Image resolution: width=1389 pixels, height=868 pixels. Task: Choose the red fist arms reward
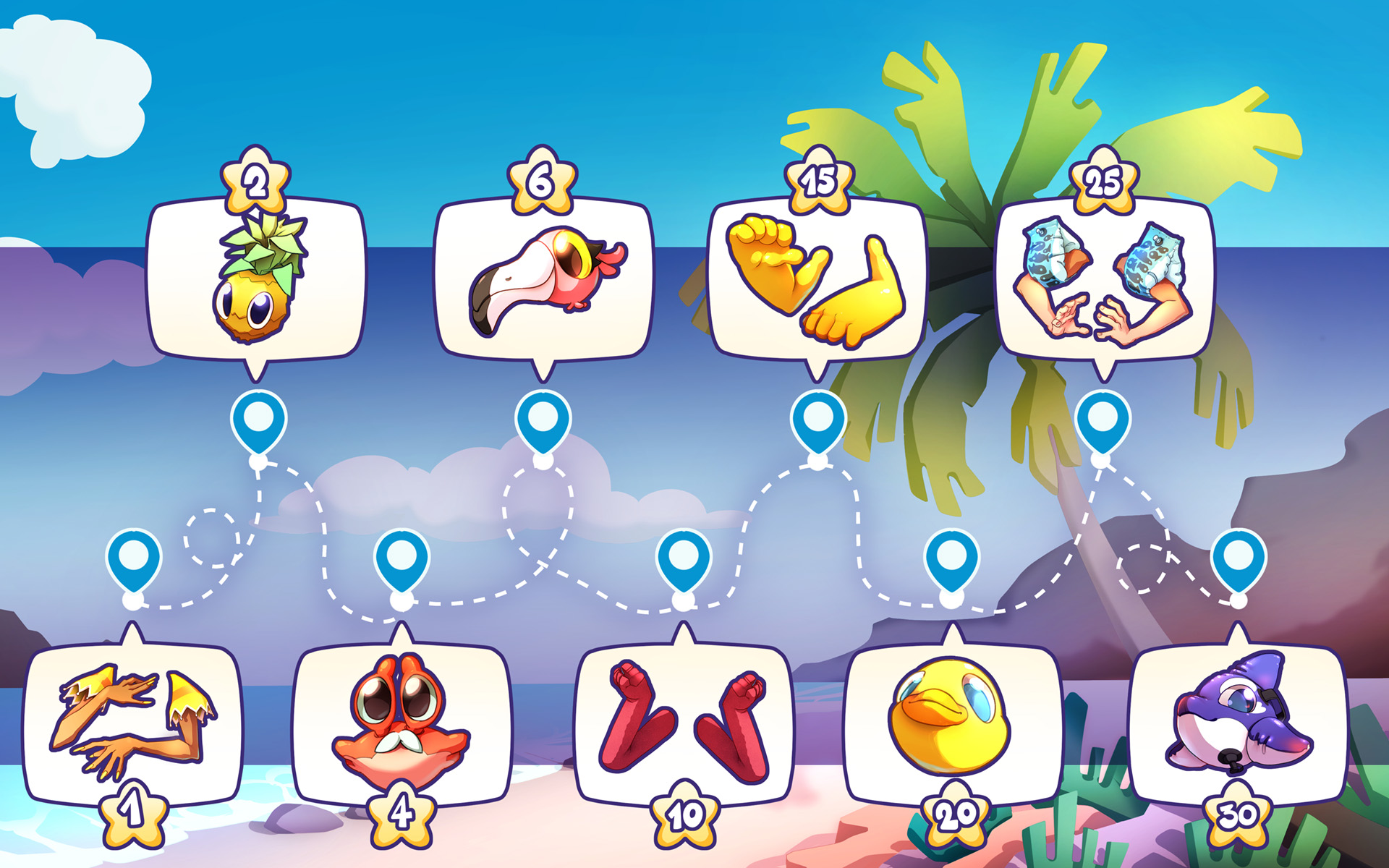coord(684,723)
